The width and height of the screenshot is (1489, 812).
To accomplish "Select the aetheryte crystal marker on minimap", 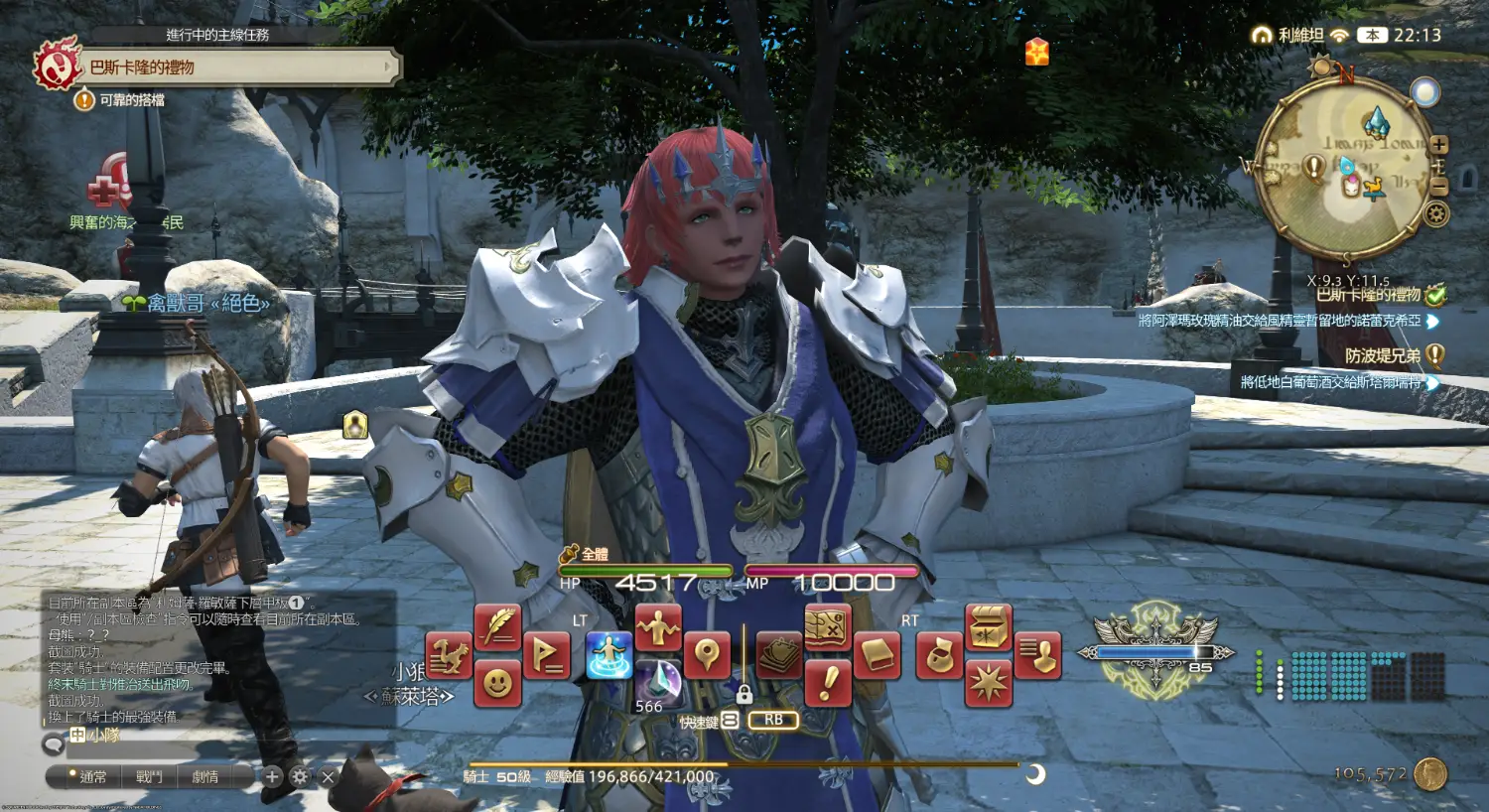I will pyautogui.click(x=1376, y=123).
